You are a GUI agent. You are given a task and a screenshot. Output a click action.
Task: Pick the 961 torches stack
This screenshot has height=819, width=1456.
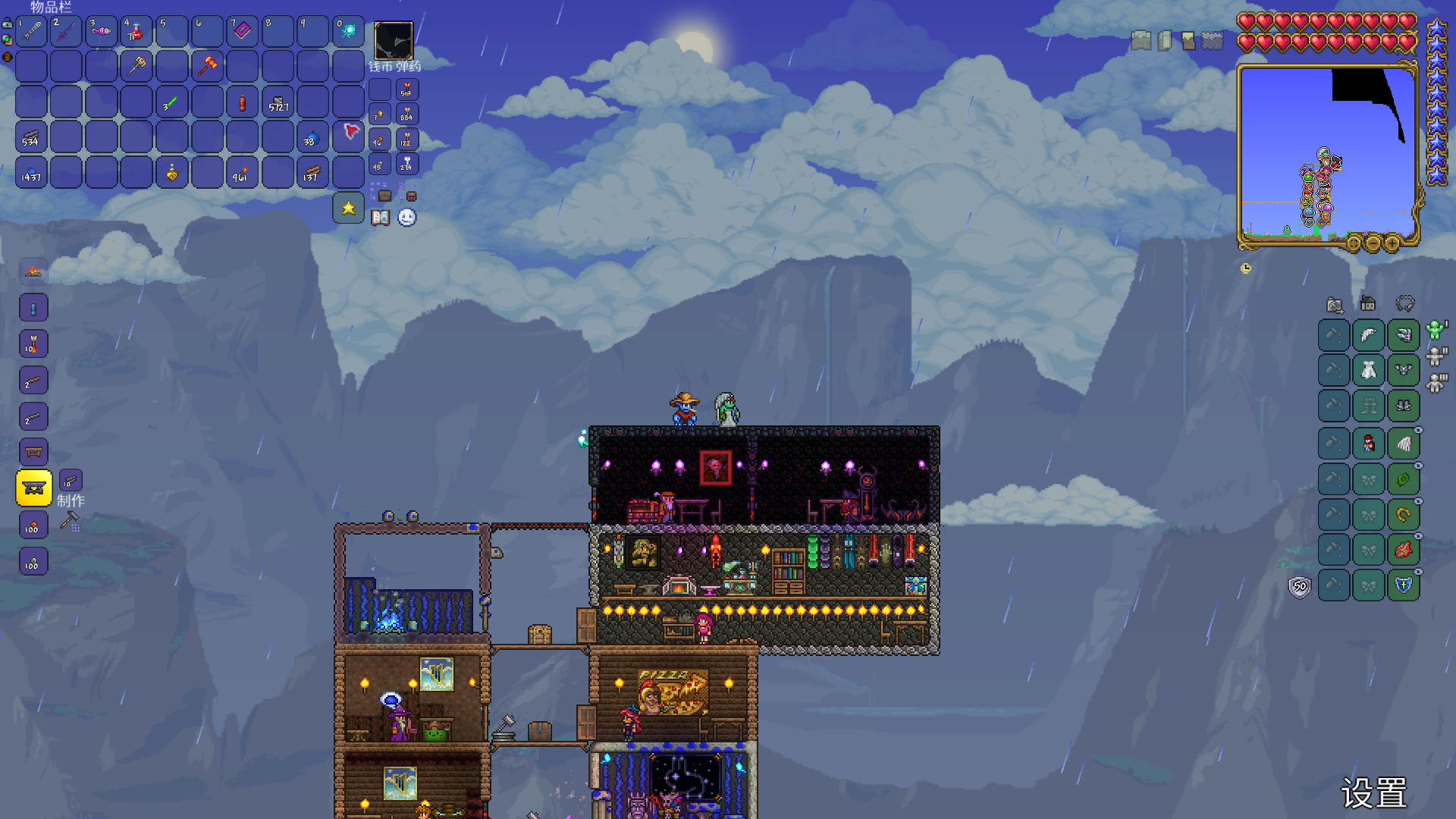coord(243,173)
